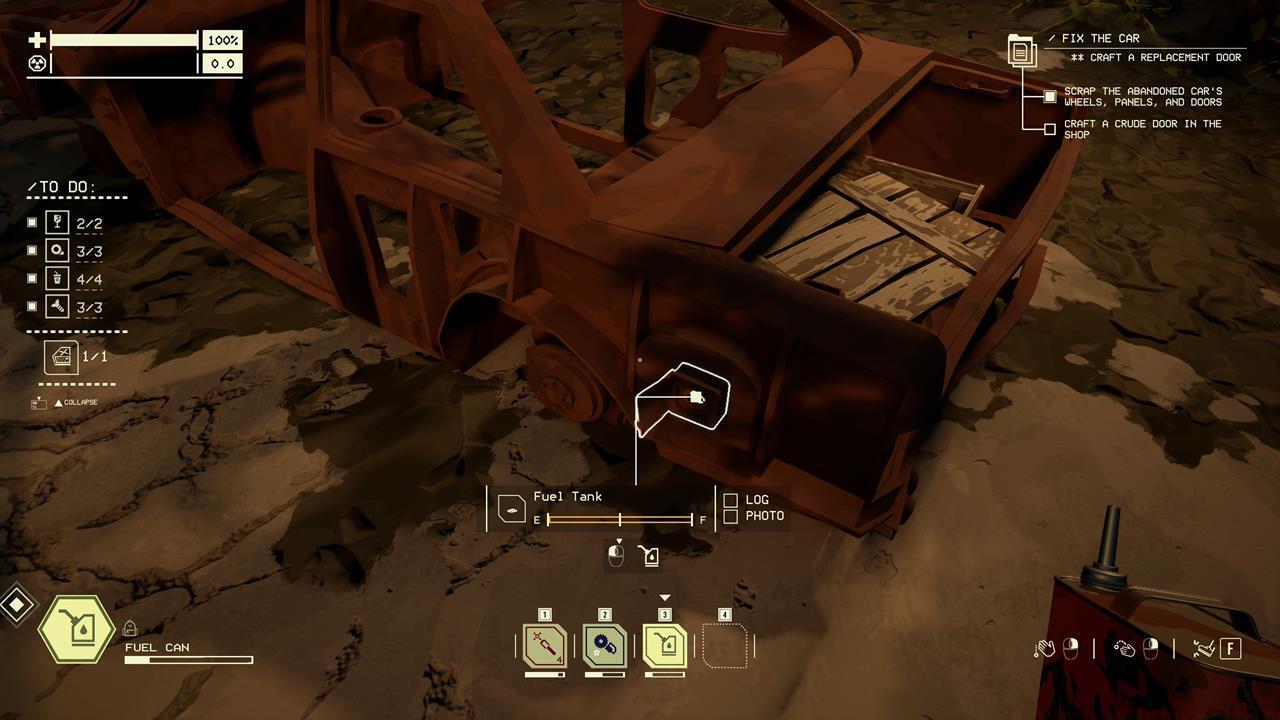Screen dimensions: 1280x720
Task: Click the fuel tank pentagon icon by the gauge
Action: pyautogui.click(x=511, y=508)
